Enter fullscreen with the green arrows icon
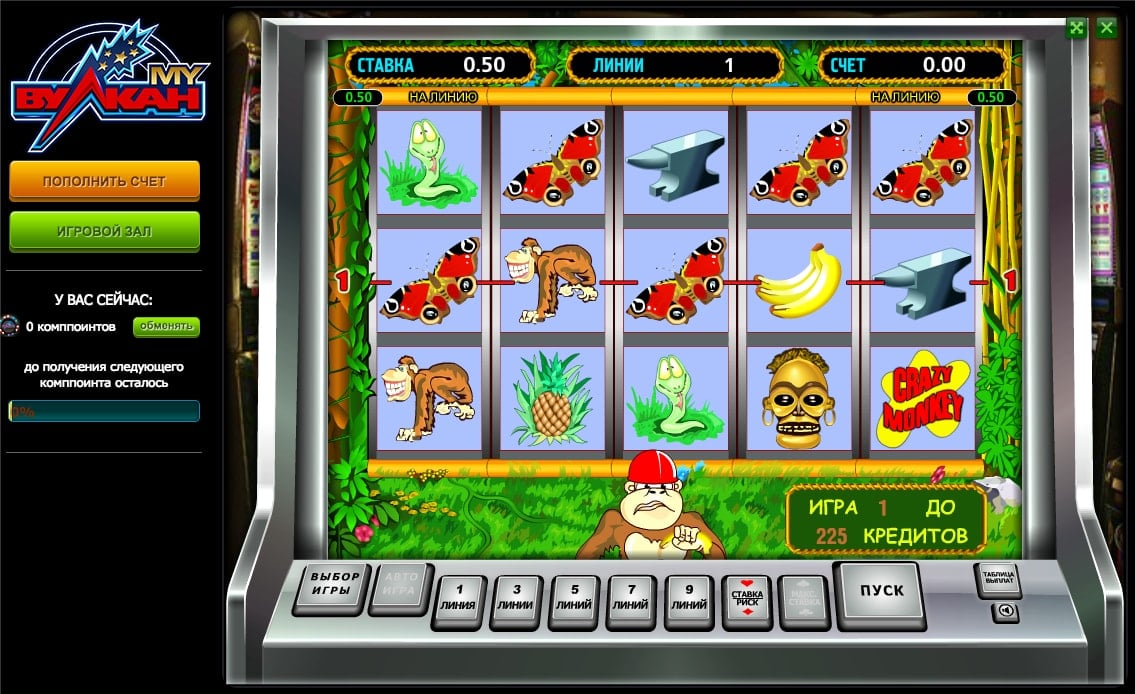The width and height of the screenshot is (1135, 694). (1077, 28)
